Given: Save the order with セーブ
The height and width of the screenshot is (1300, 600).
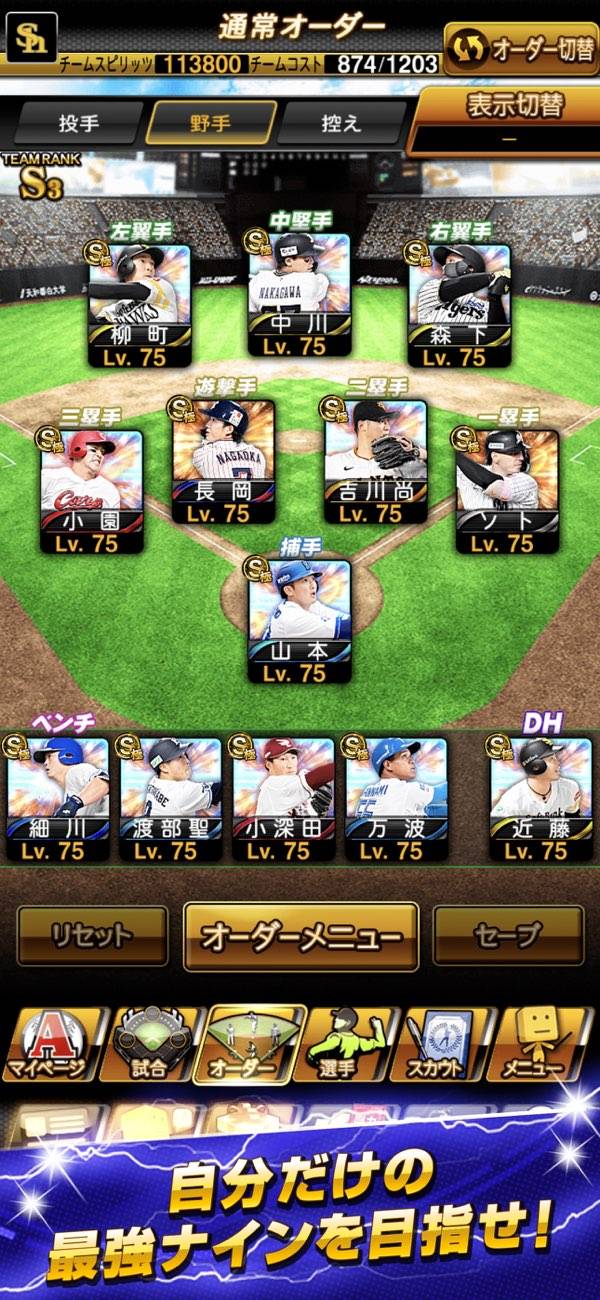Looking at the screenshot, I should [x=508, y=936].
